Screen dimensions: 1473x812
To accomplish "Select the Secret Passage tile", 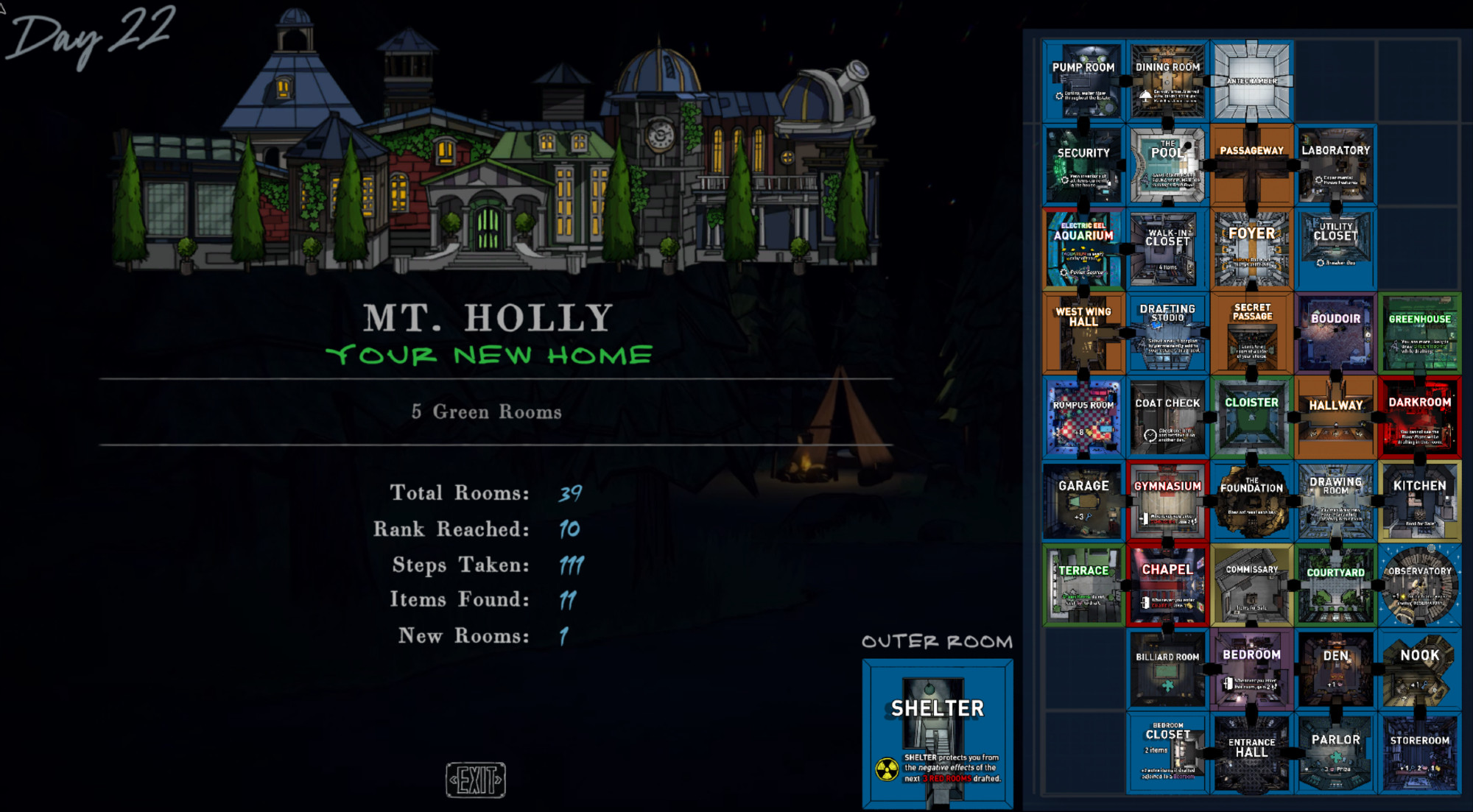I will tap(1252, 333).
